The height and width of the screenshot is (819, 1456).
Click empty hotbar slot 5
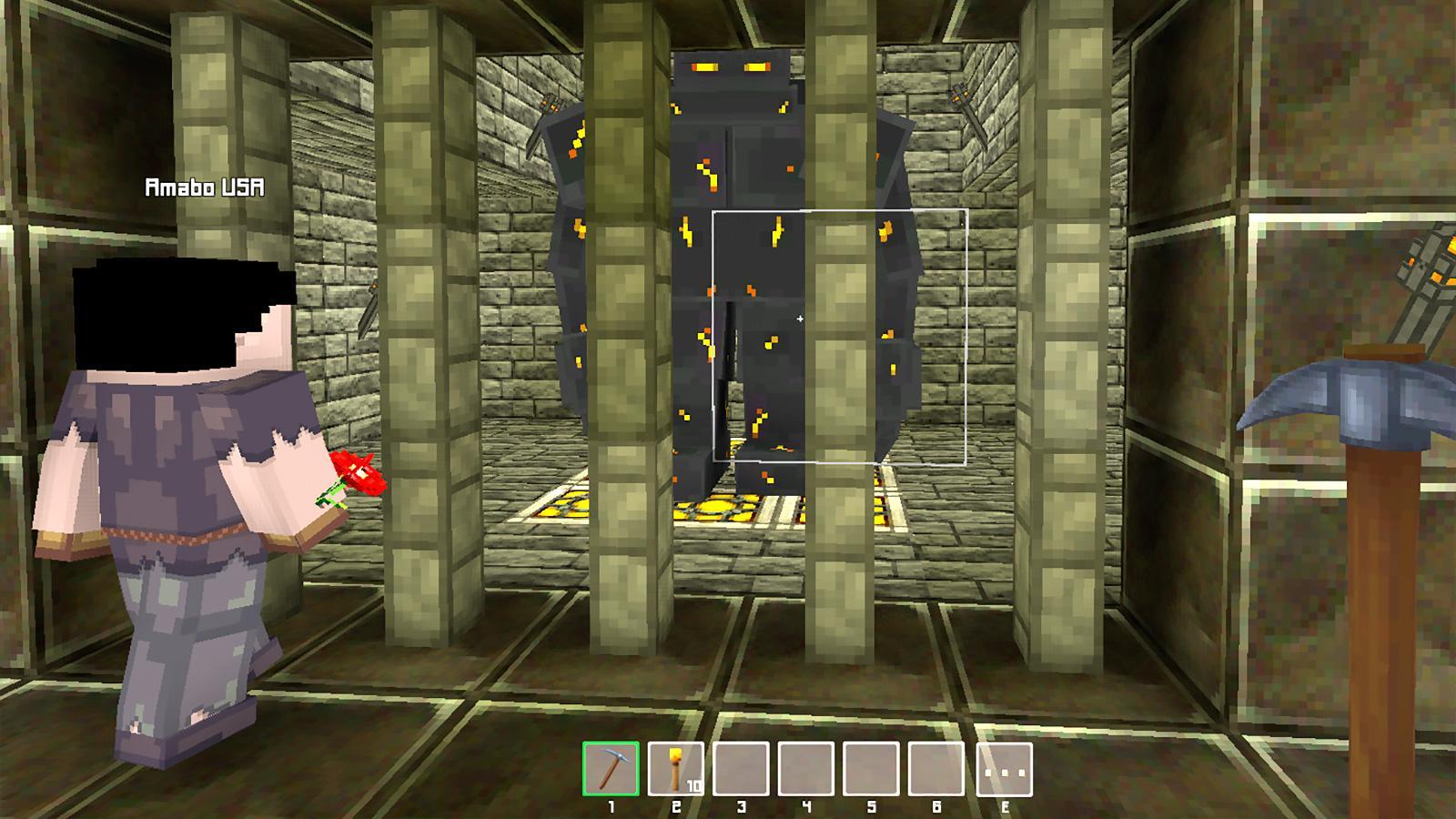(x=870, y=770)
